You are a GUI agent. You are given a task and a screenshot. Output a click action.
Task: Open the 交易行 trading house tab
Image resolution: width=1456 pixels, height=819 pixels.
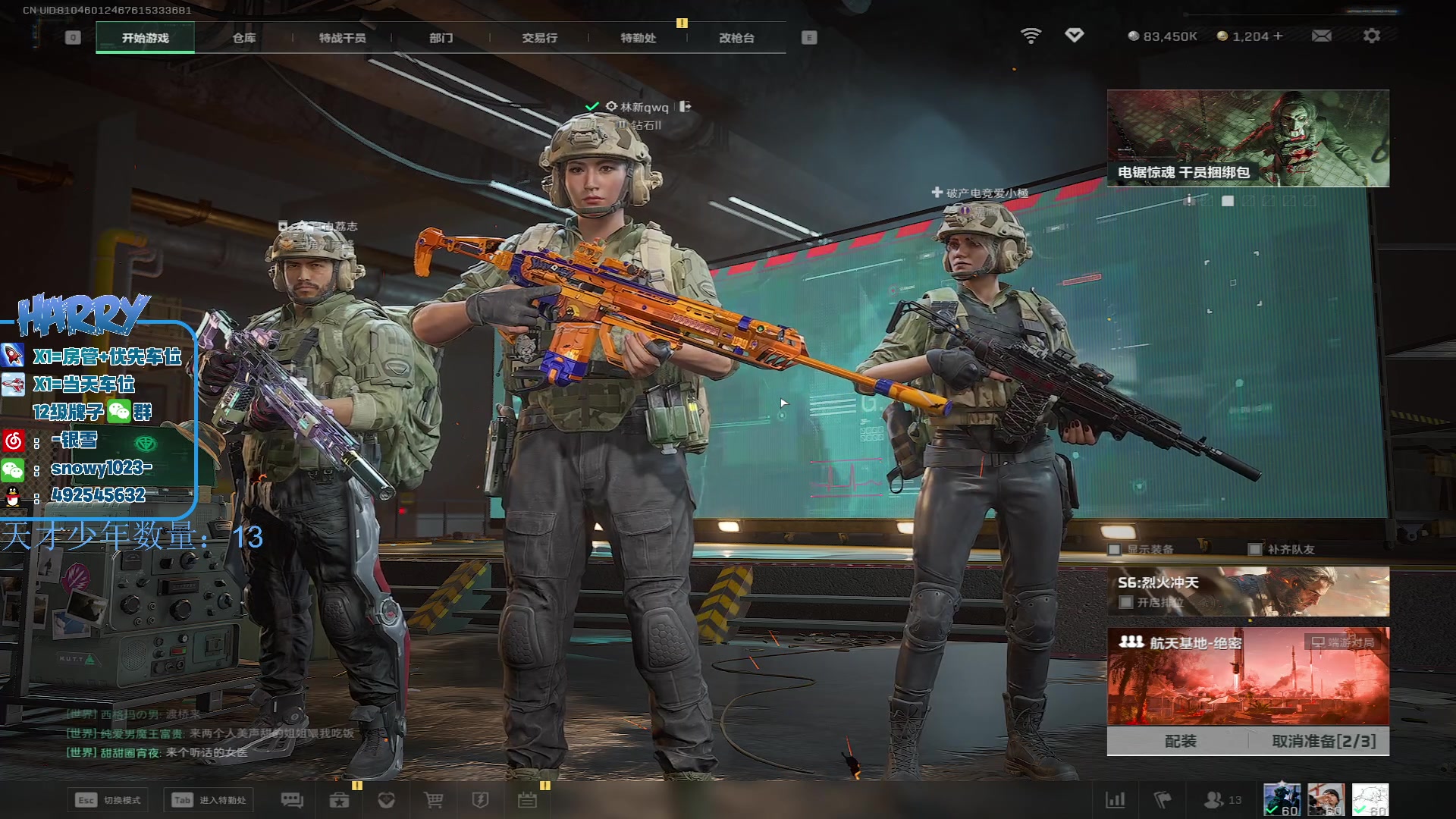point(539,38)
